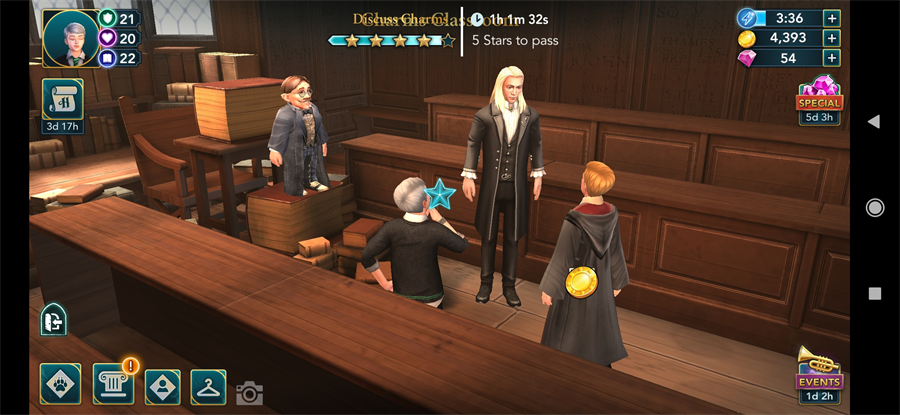Image resolution: width=900 pixels, height=415 pixels.
Task: Tap the blue star action marker
Action: point(439,193)
